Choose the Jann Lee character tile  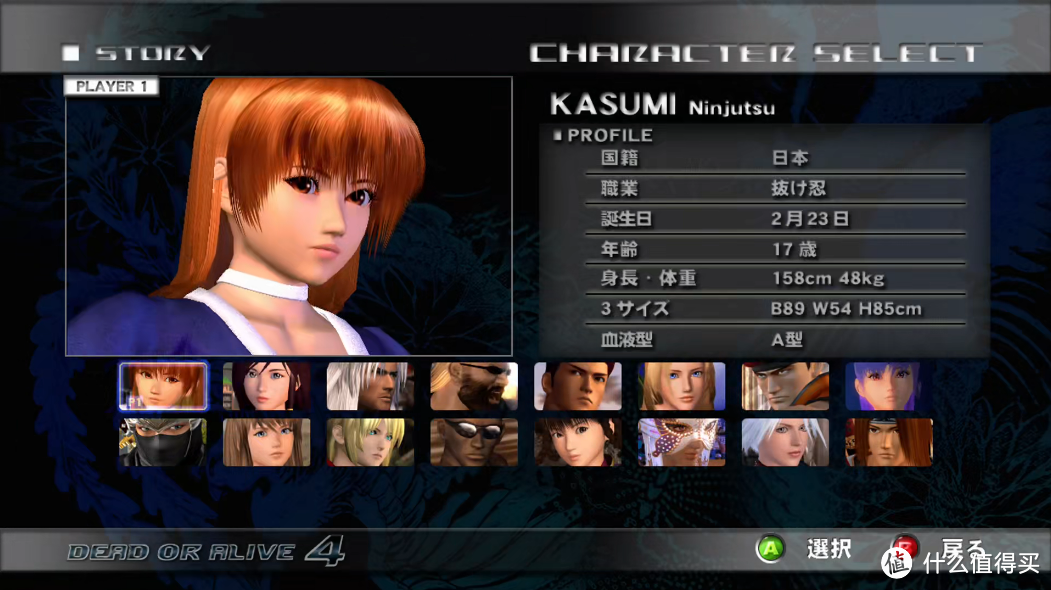tap(578, 386)
